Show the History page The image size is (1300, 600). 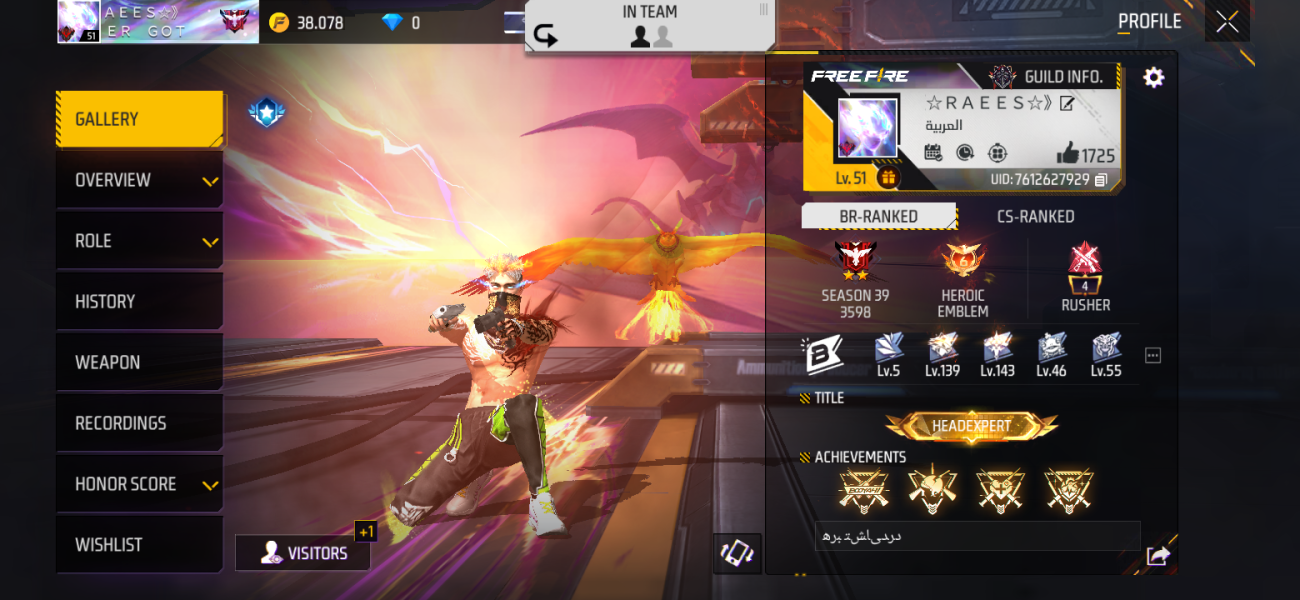pyautogui.click(x=139, y=302)
